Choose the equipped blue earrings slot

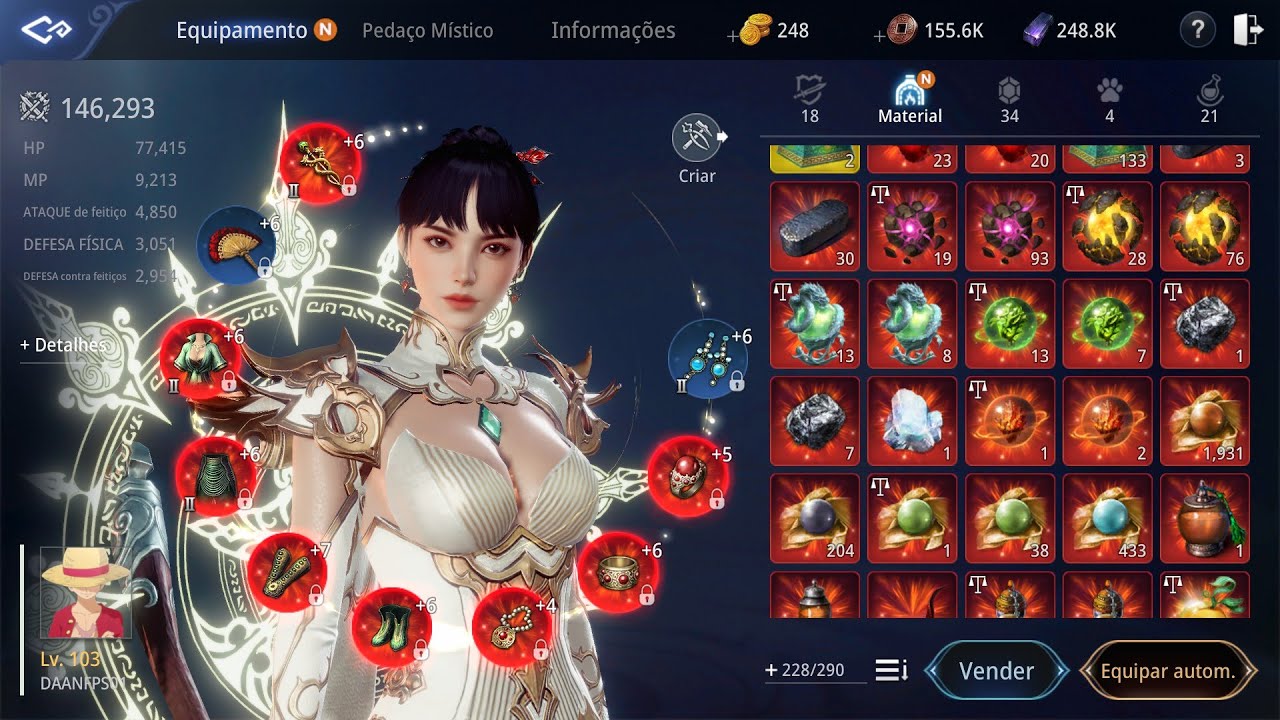tap(708, 360)
